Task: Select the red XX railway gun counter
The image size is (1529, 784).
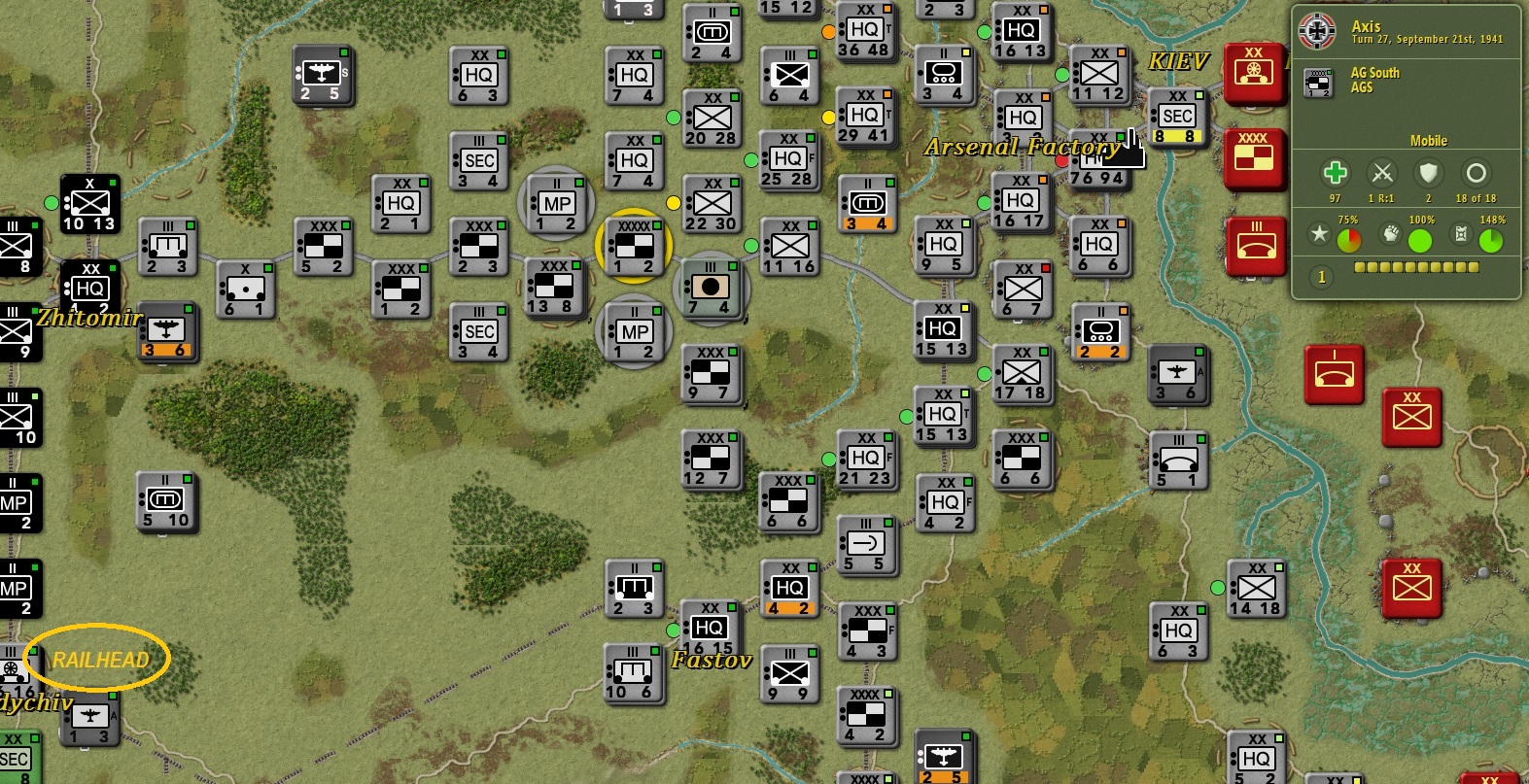Action: [x=1254, y=74]
